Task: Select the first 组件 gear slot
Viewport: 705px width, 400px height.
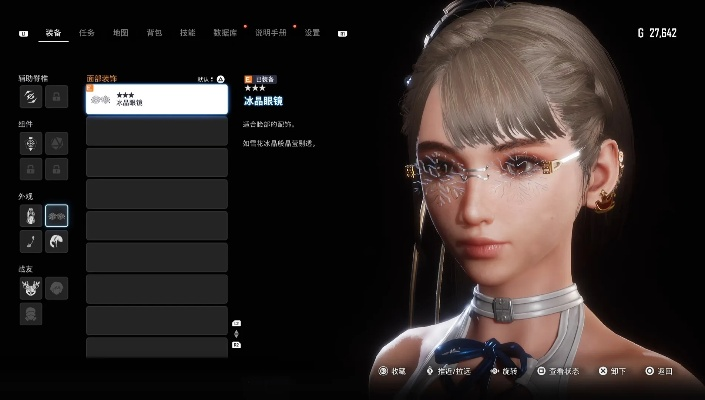Action: [x=31, y=143]
